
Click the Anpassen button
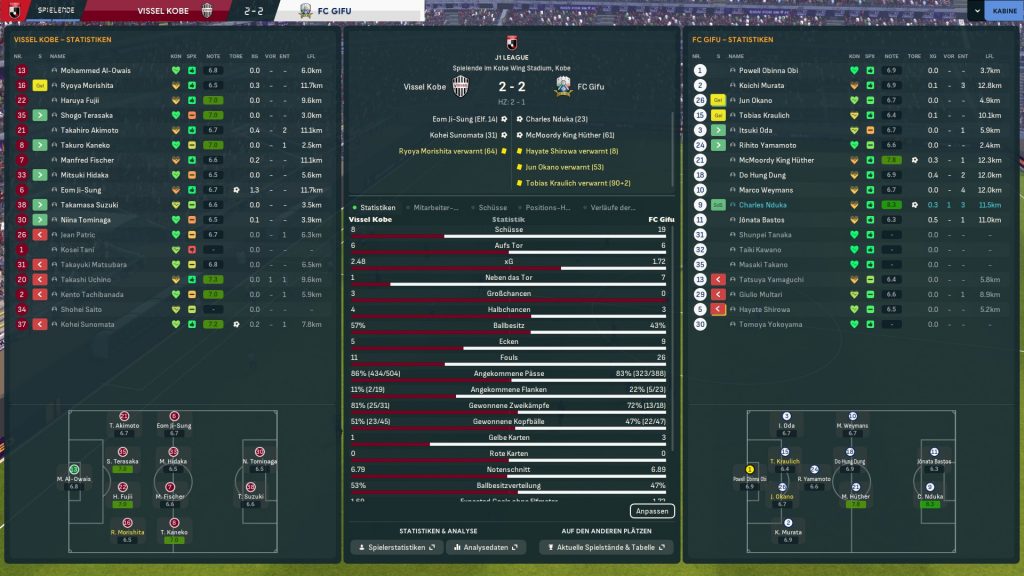(652, 511)
